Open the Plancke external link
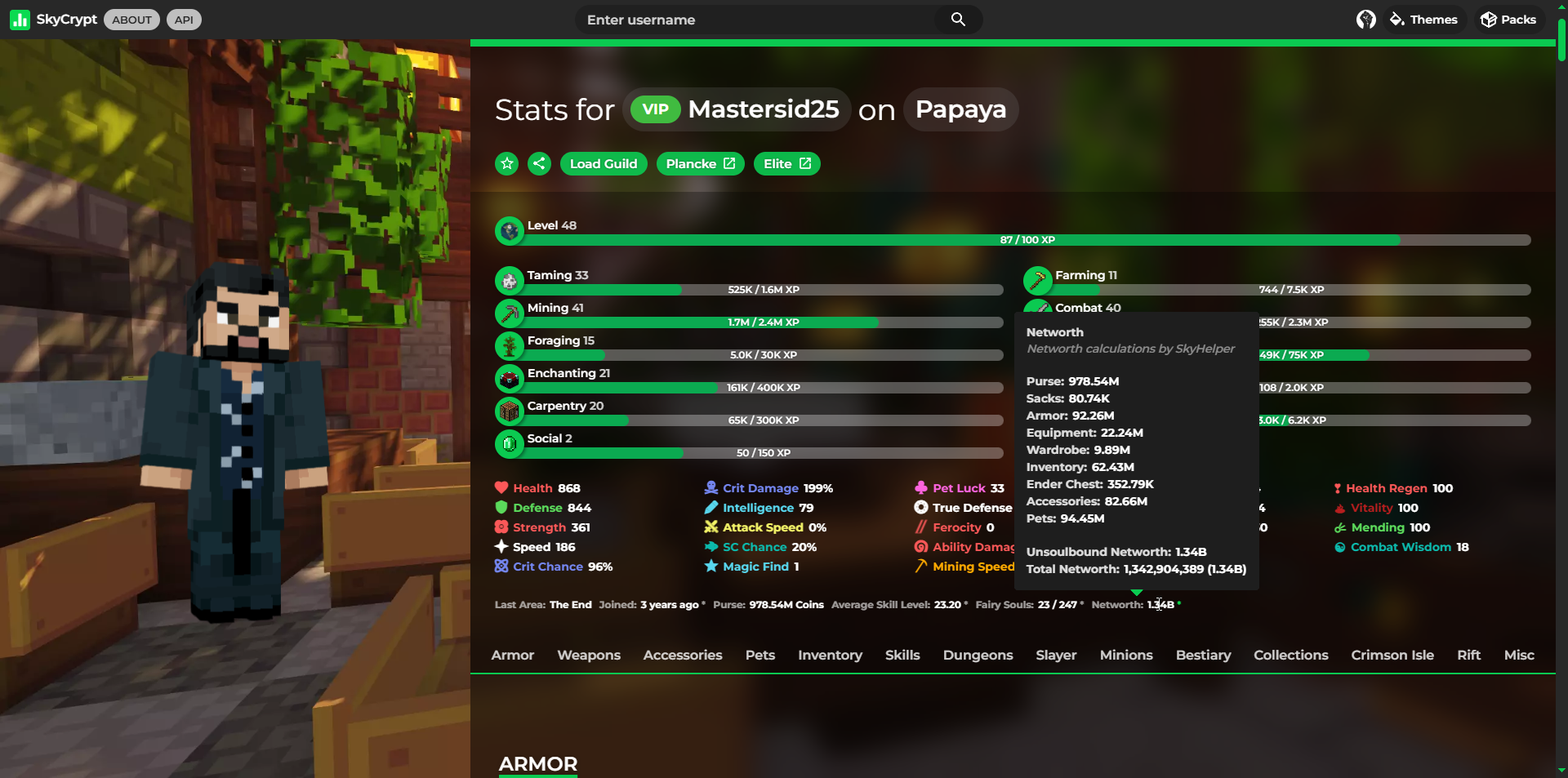Viewport: 1568px width, 778px height. 699,163
